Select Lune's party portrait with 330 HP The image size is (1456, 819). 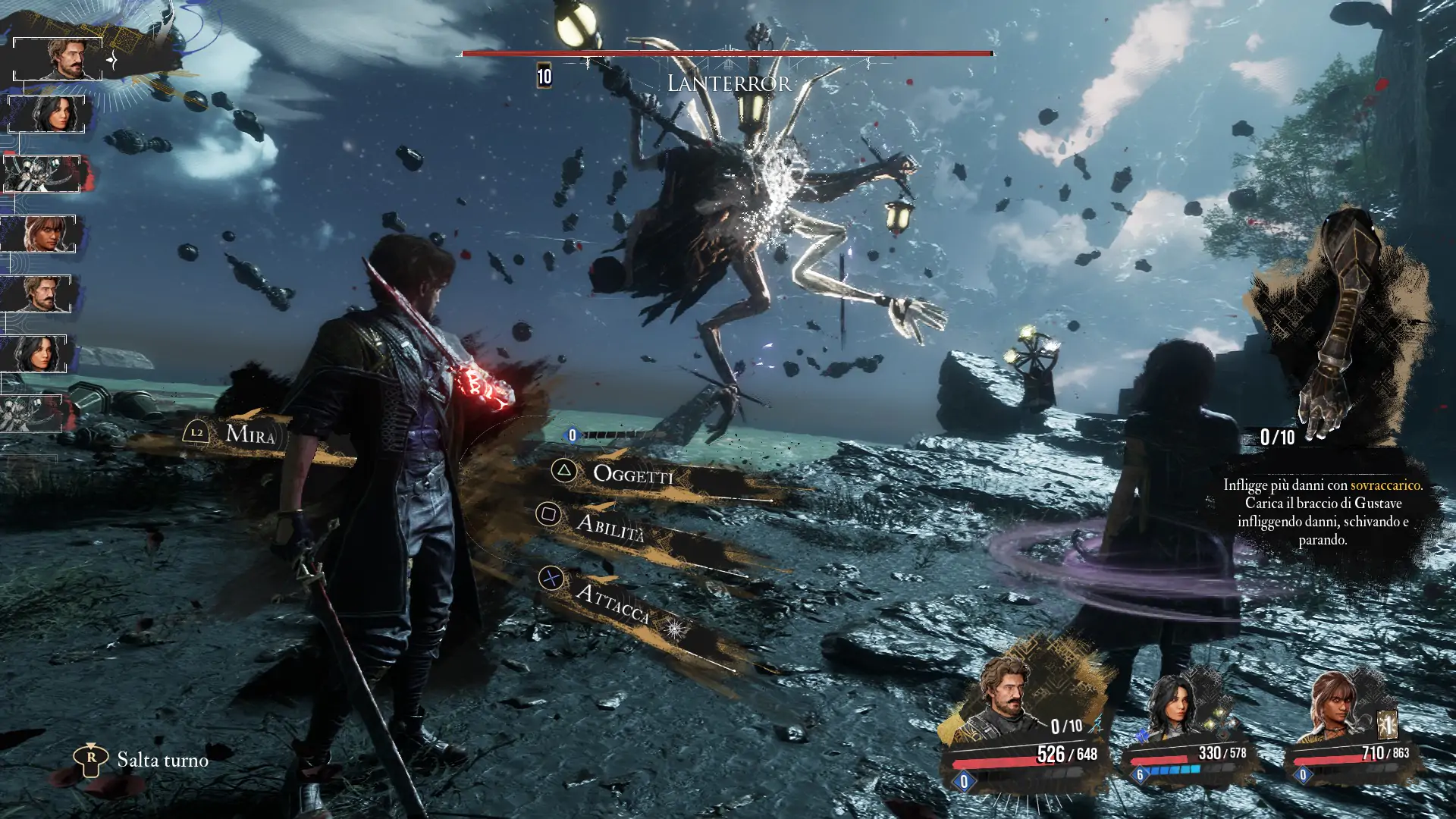pyautogui.click(x=1174, y=708)
